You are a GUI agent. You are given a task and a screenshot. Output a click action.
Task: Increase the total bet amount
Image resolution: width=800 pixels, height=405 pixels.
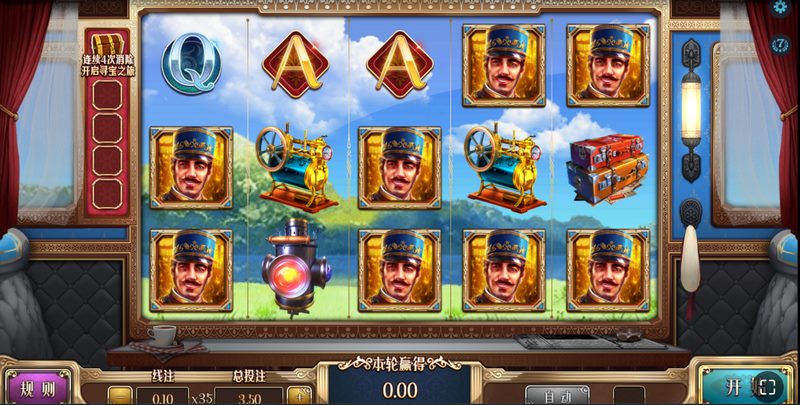[296, 395]
